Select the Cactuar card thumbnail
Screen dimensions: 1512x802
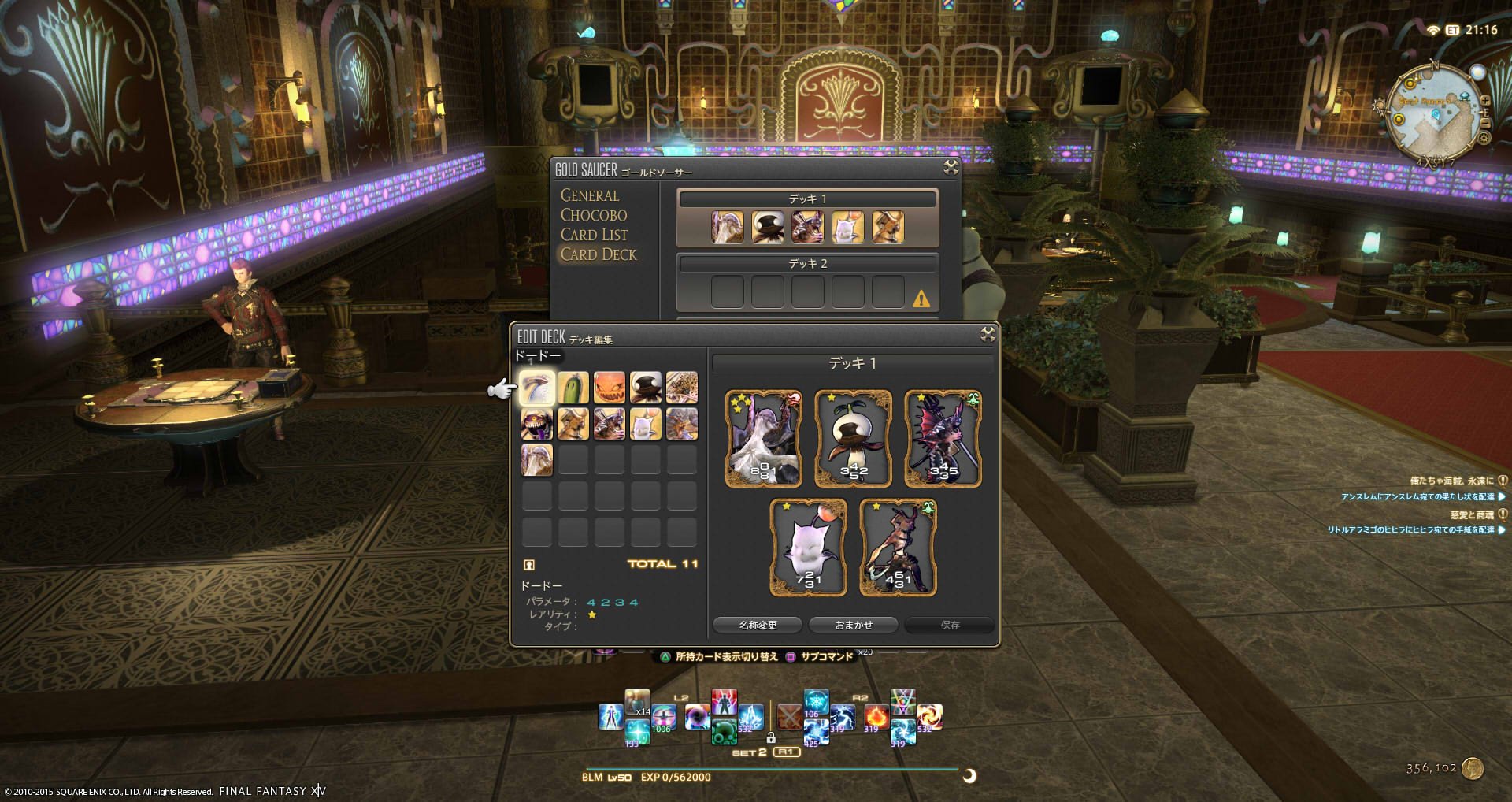click(573, 387)
